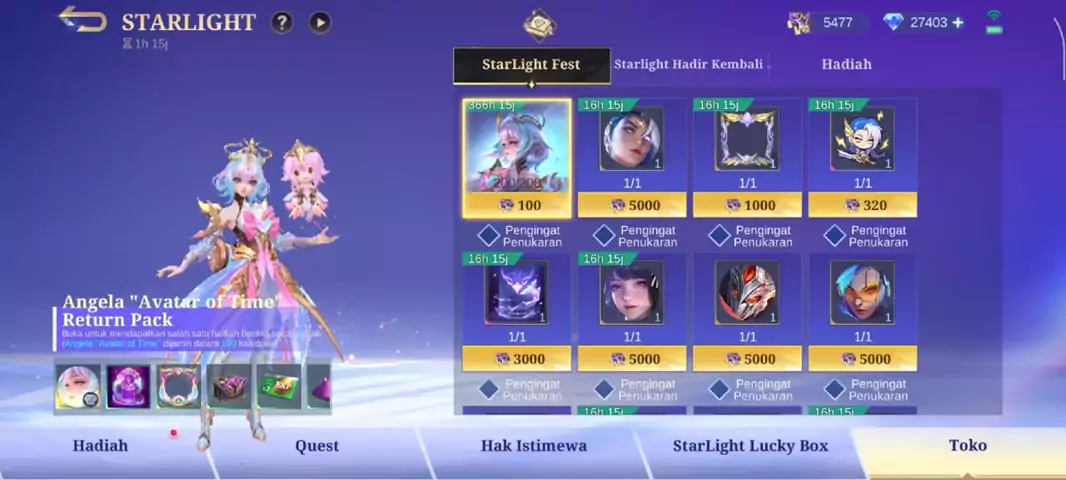This screenshot has width=1066, height=480.
Task: Go back using the top-left arrow
Action: 82,20
